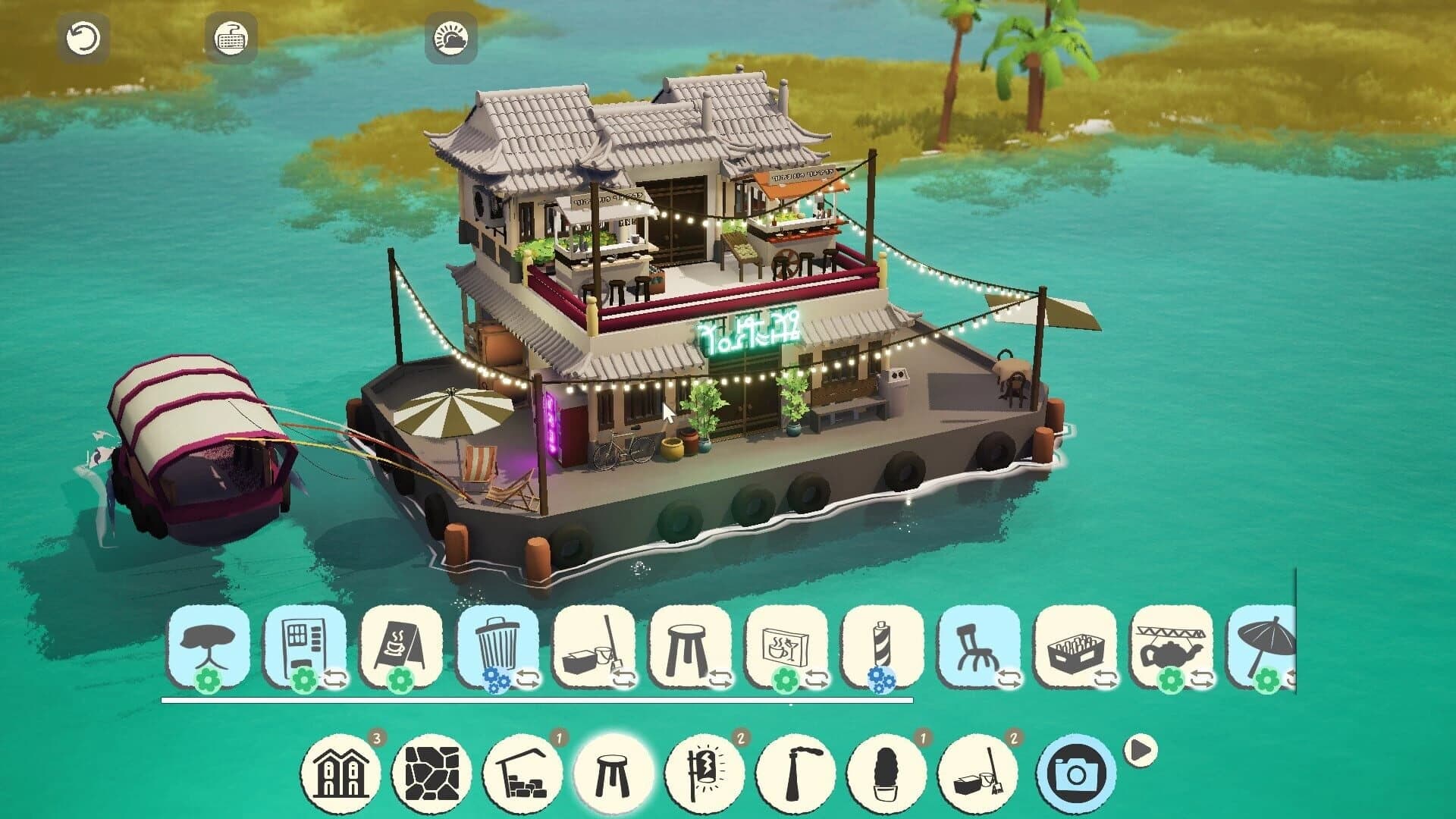Open the weather and time settings
The image size is (1456, 819).
coord(450,39)
